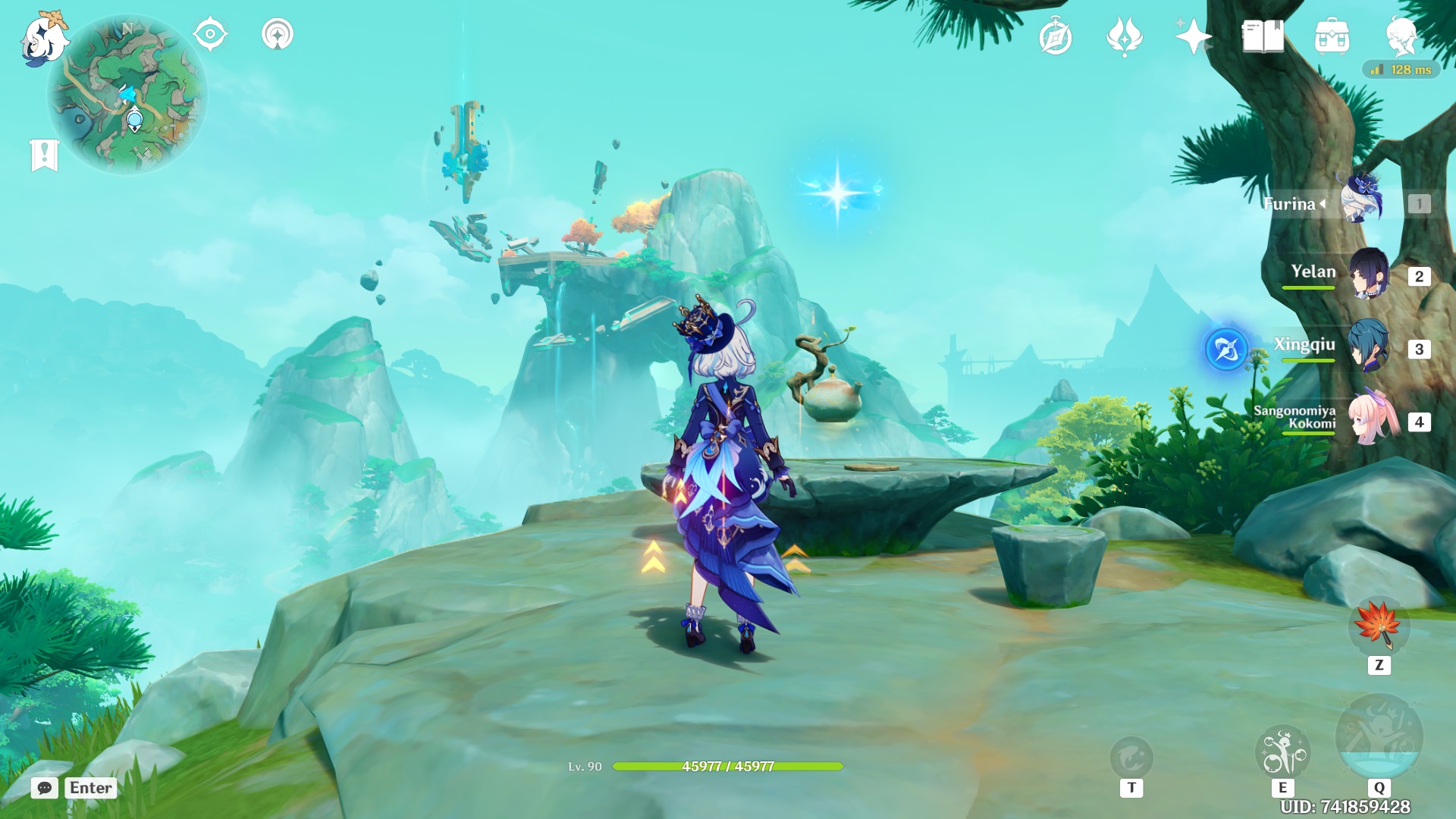
Task: Click the 128 ms ping indicator
Action: (1404, 68)
